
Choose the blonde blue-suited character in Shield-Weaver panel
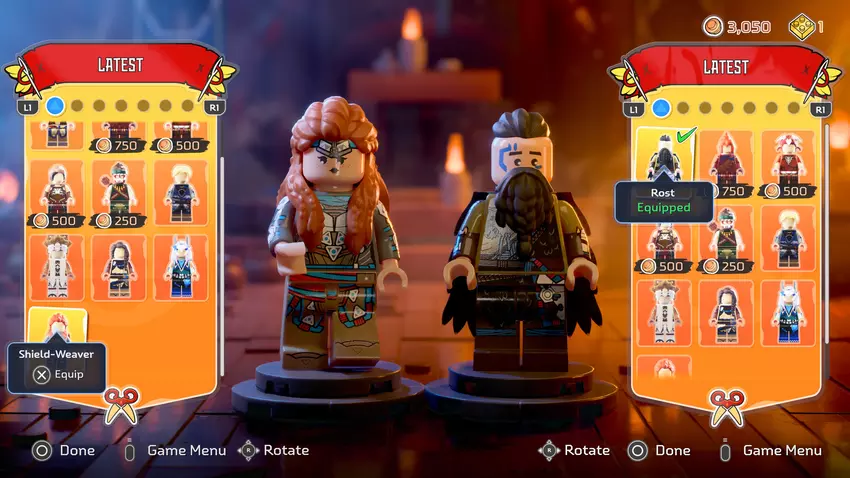(x=180, y=192)
